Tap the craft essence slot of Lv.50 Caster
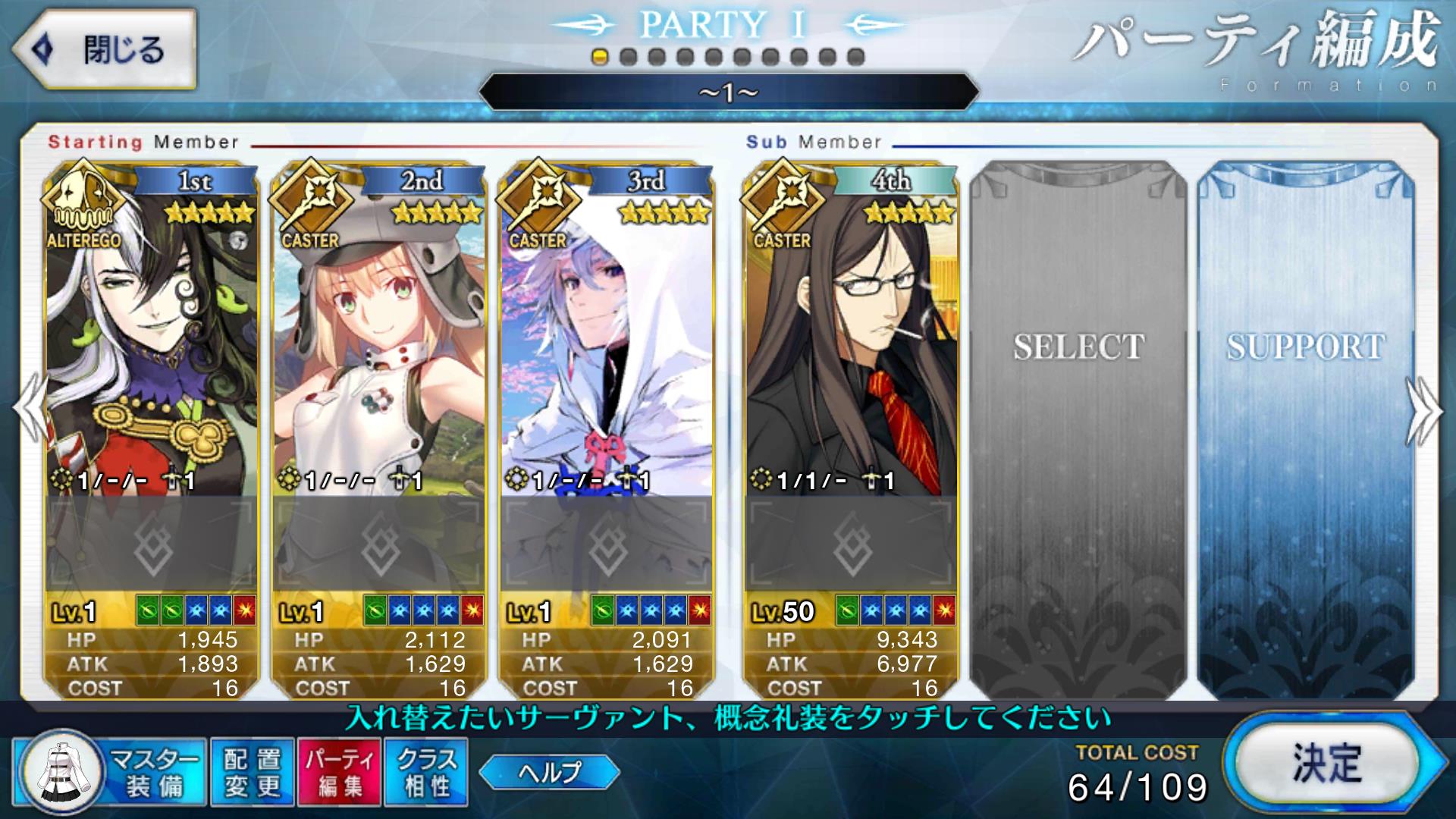The image size is (1456, 819). tap(850, 543)
